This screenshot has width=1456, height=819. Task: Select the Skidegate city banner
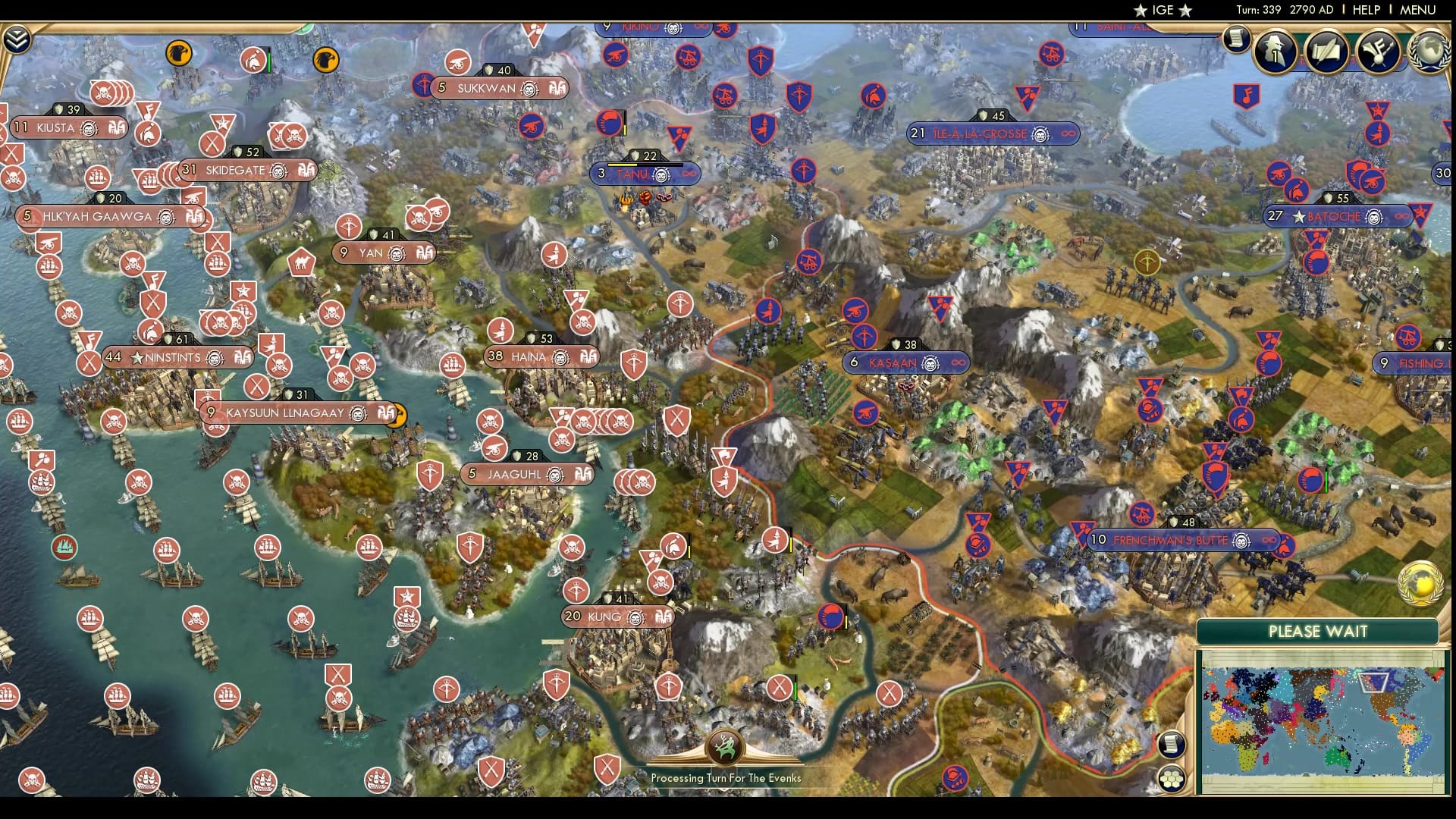coord(235,170)
